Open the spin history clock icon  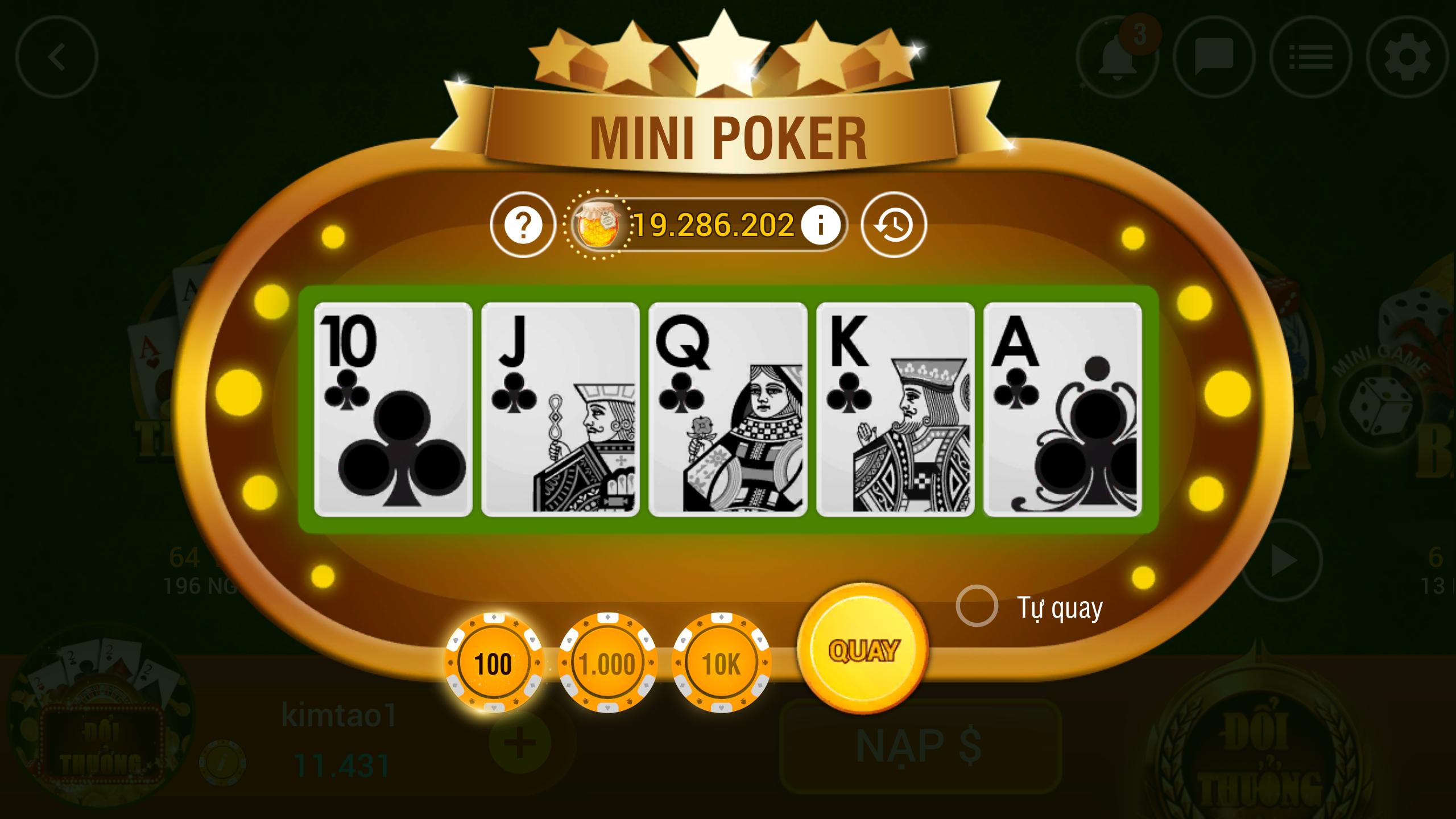894,225
